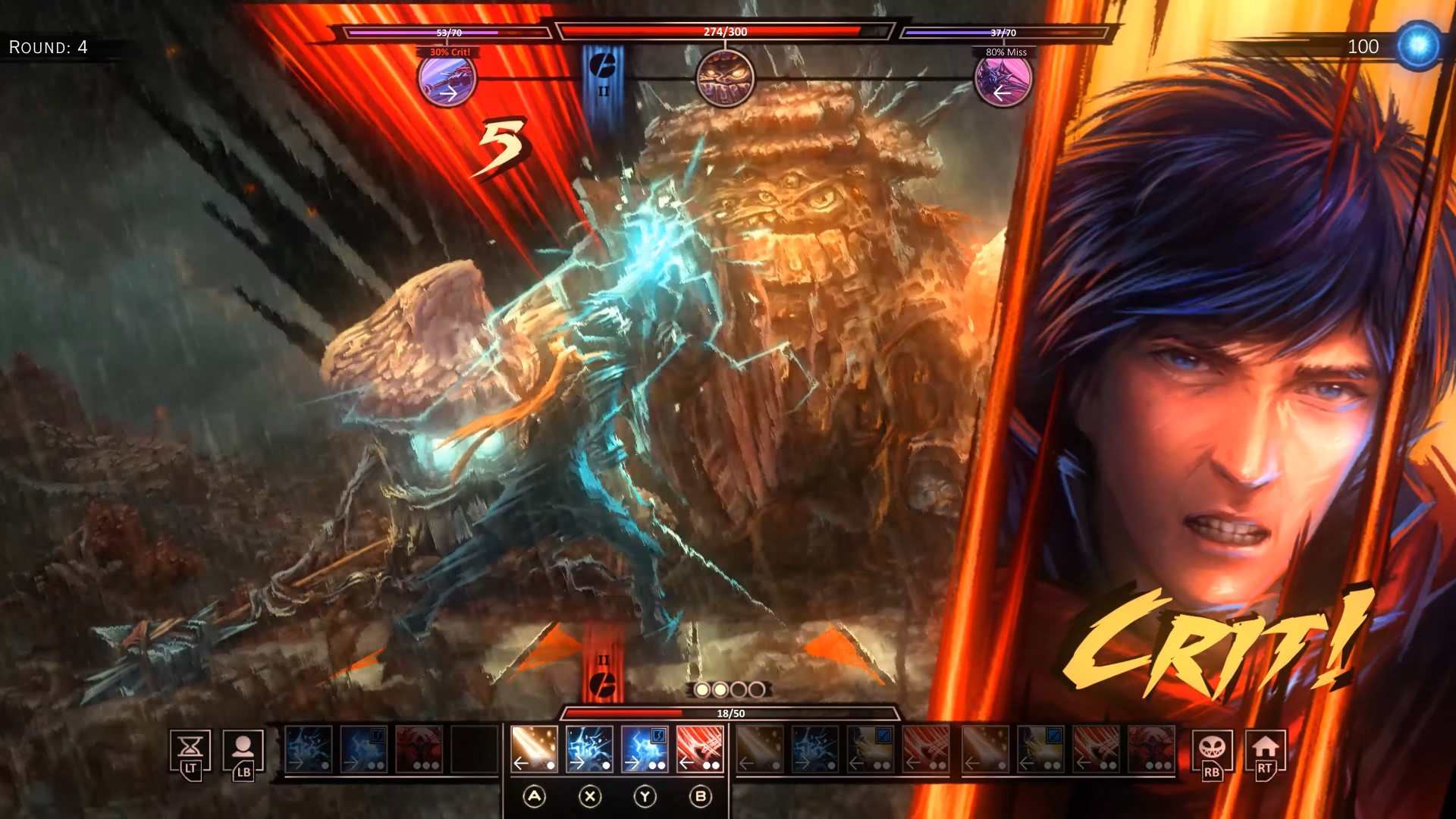Screen dimensions: 1456x819
Task: Toggle the 30% Crit! status badge
Action: [x=447, y=51]
